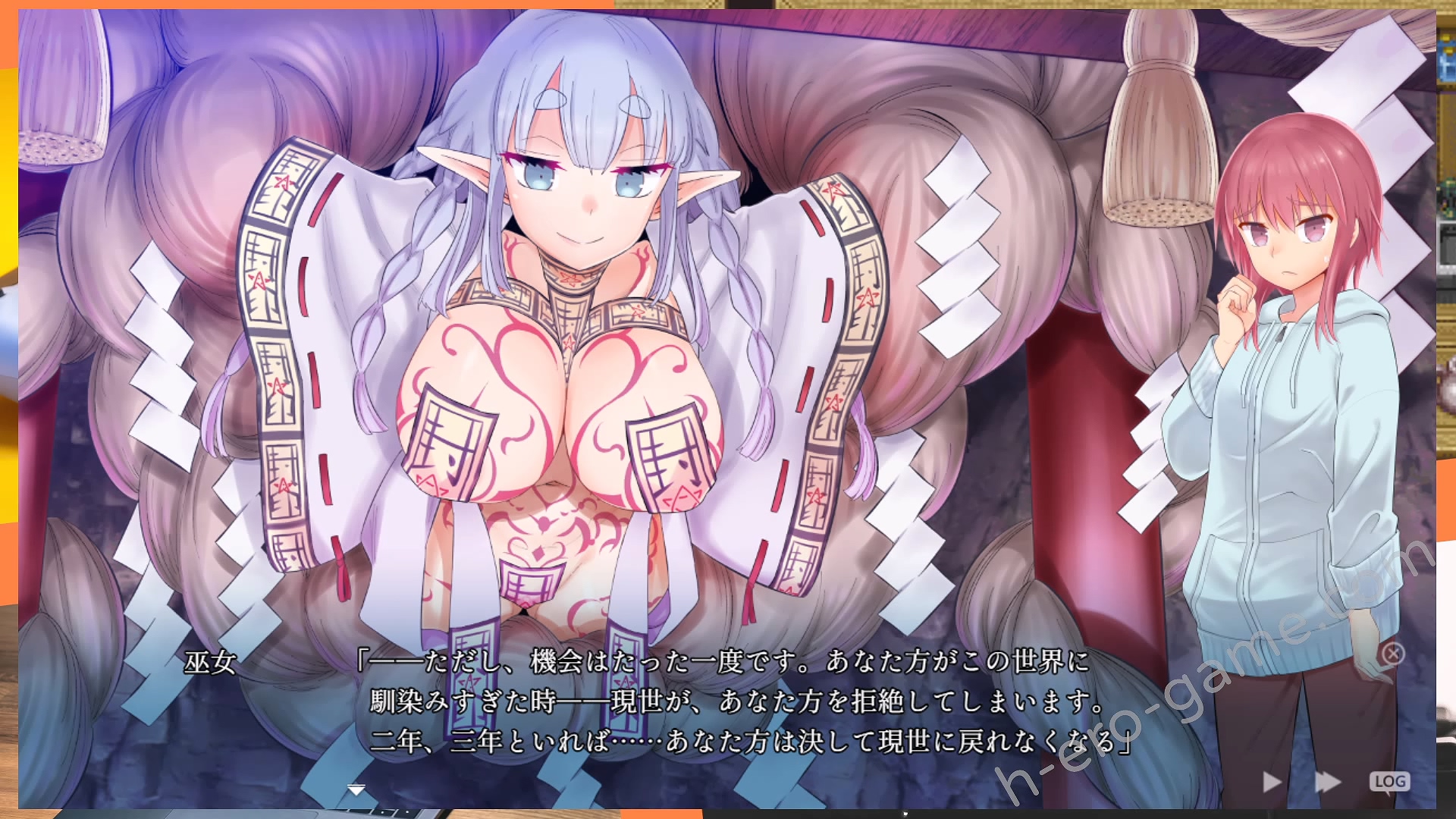Advance dialogue via the white down-arrow indicator
This screenshot has width=1456, height=819.
(356, 790)
